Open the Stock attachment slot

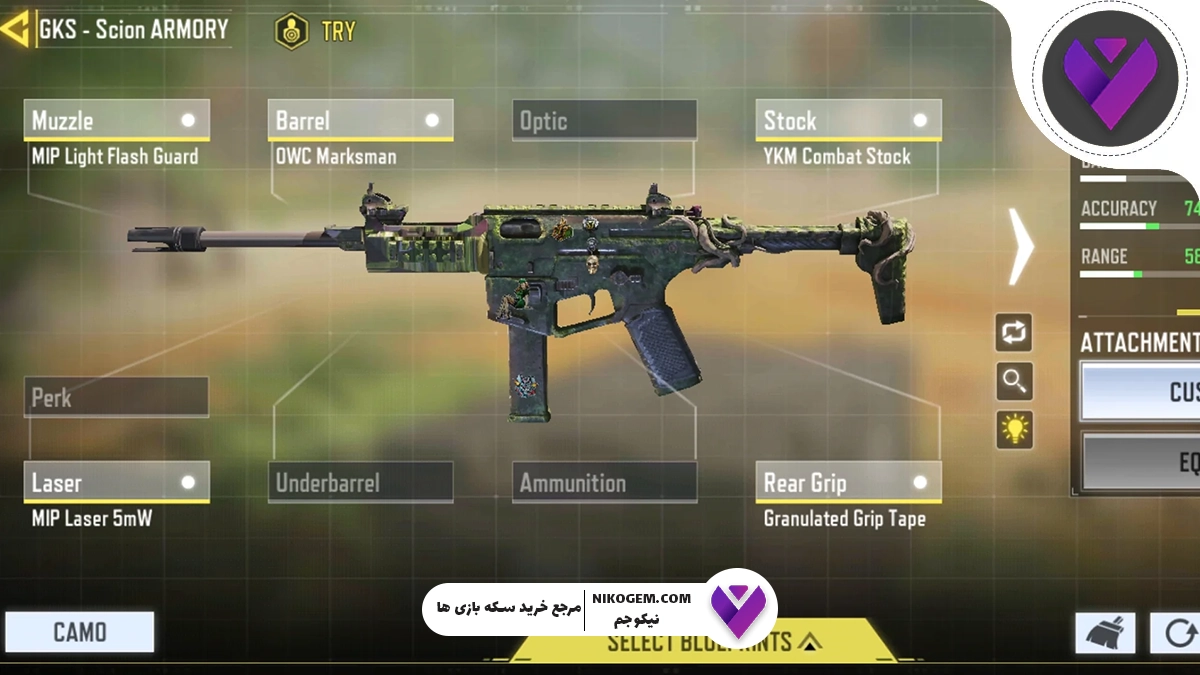tap(848, 121)
